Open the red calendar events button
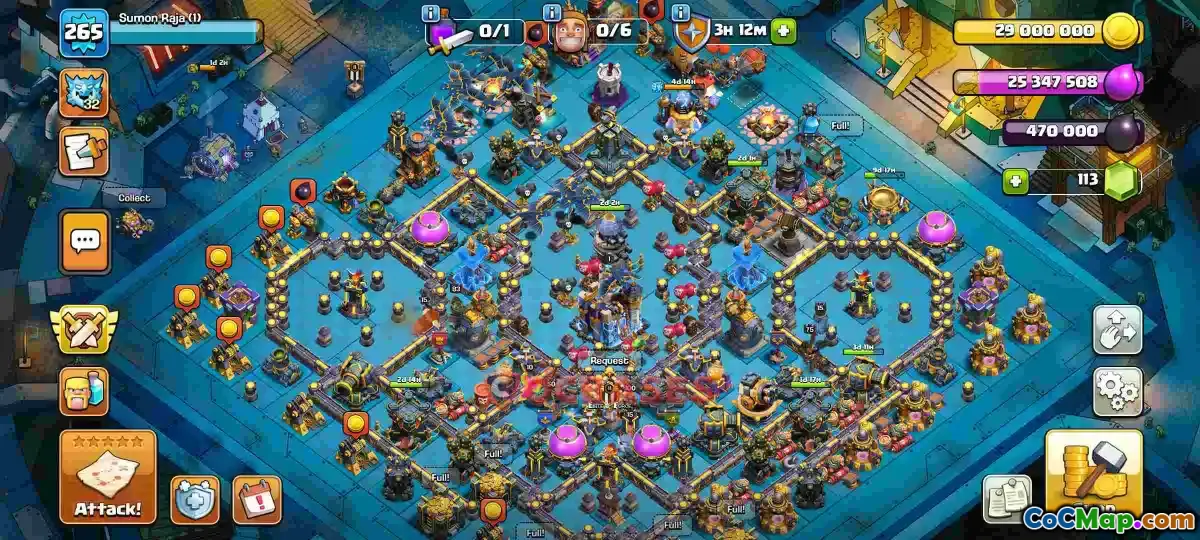This screenshot has width=1200, height=540. click(x=256, y=498)
